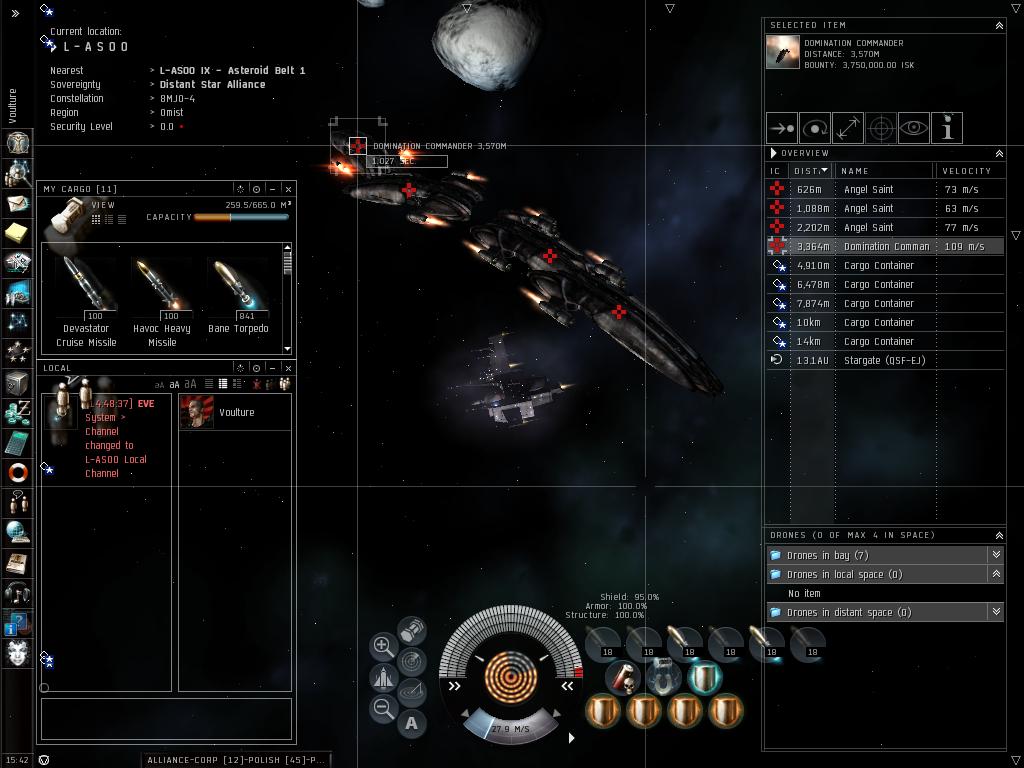Close the My Cargo window
Image resolution: width=1024 pixels, height=768 pixels.
[288, 189]
